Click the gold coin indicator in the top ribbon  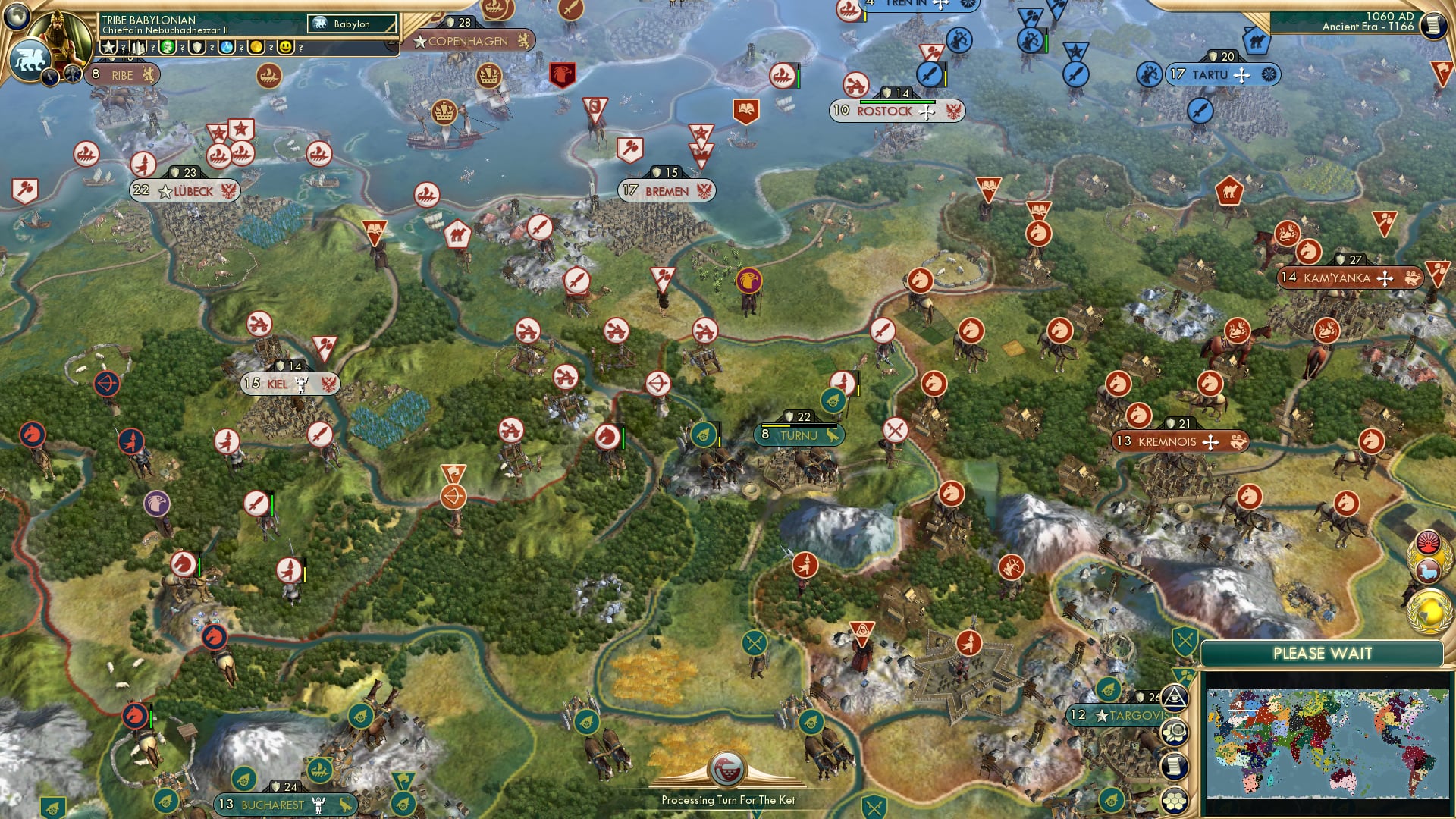coord(257,48)
